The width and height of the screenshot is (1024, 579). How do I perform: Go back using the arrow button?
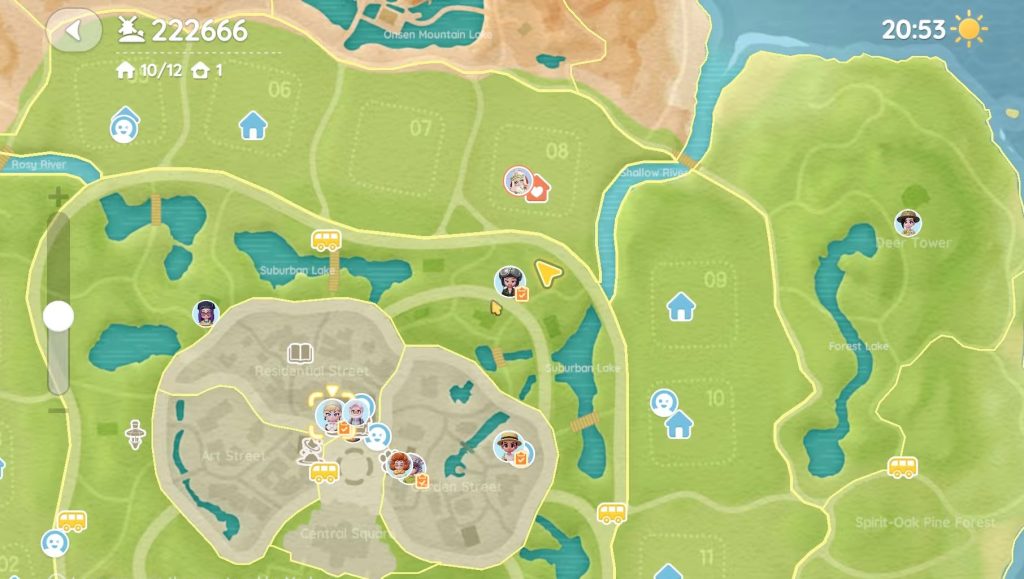(73, 30)
